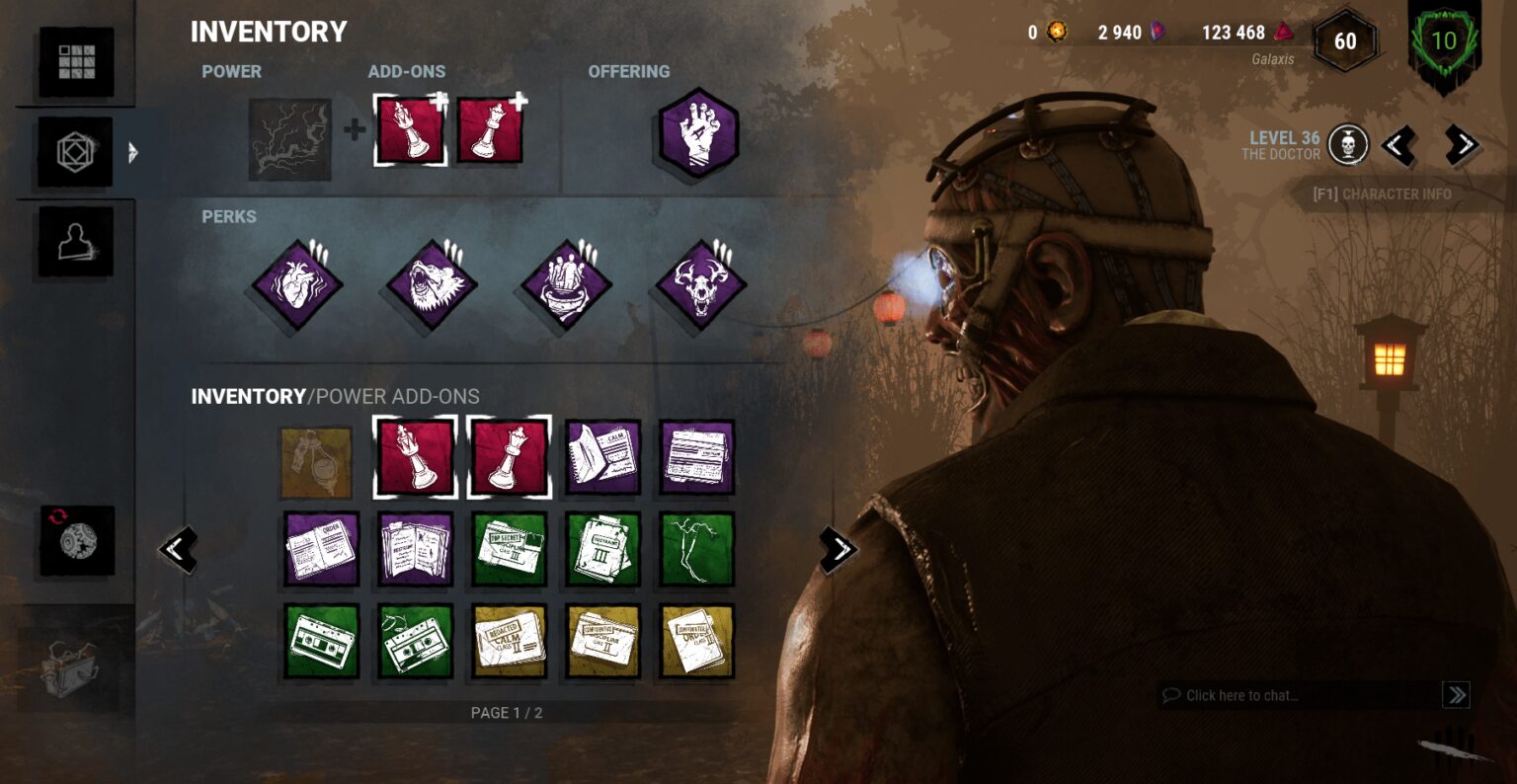Select the Top Secret Discipline Class III folder
The height and width of the screenshot is (784, 1517).
point(509,550)
